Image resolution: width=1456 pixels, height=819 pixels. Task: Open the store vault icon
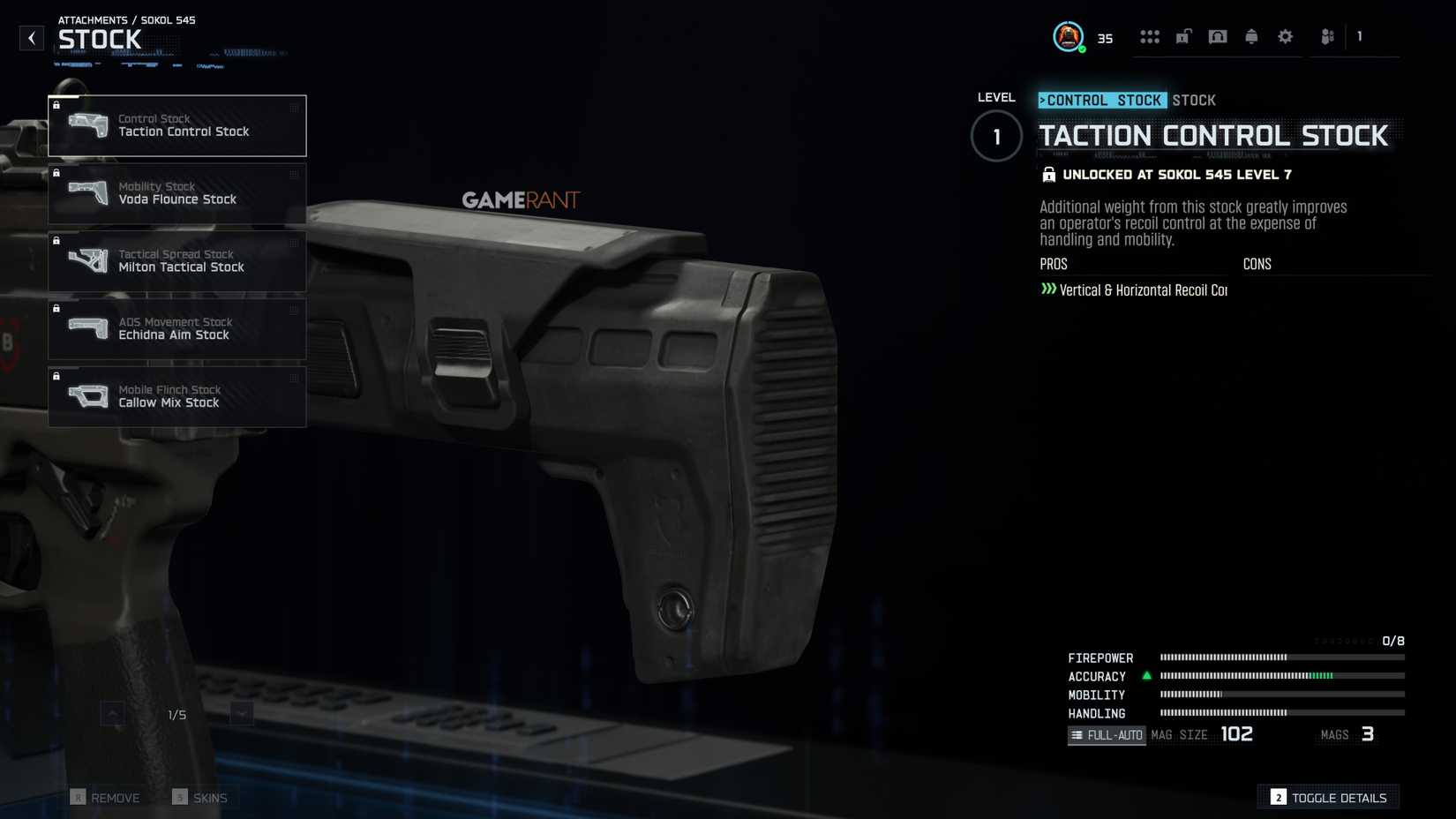1218,36
